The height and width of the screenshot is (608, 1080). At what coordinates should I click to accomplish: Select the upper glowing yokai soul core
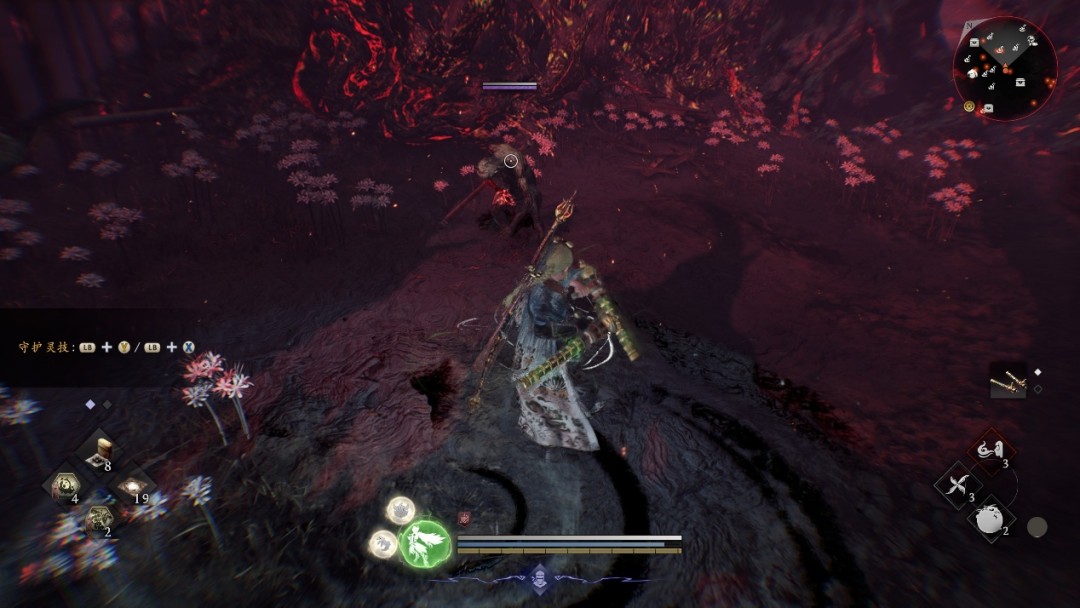[x=401, y=511]
